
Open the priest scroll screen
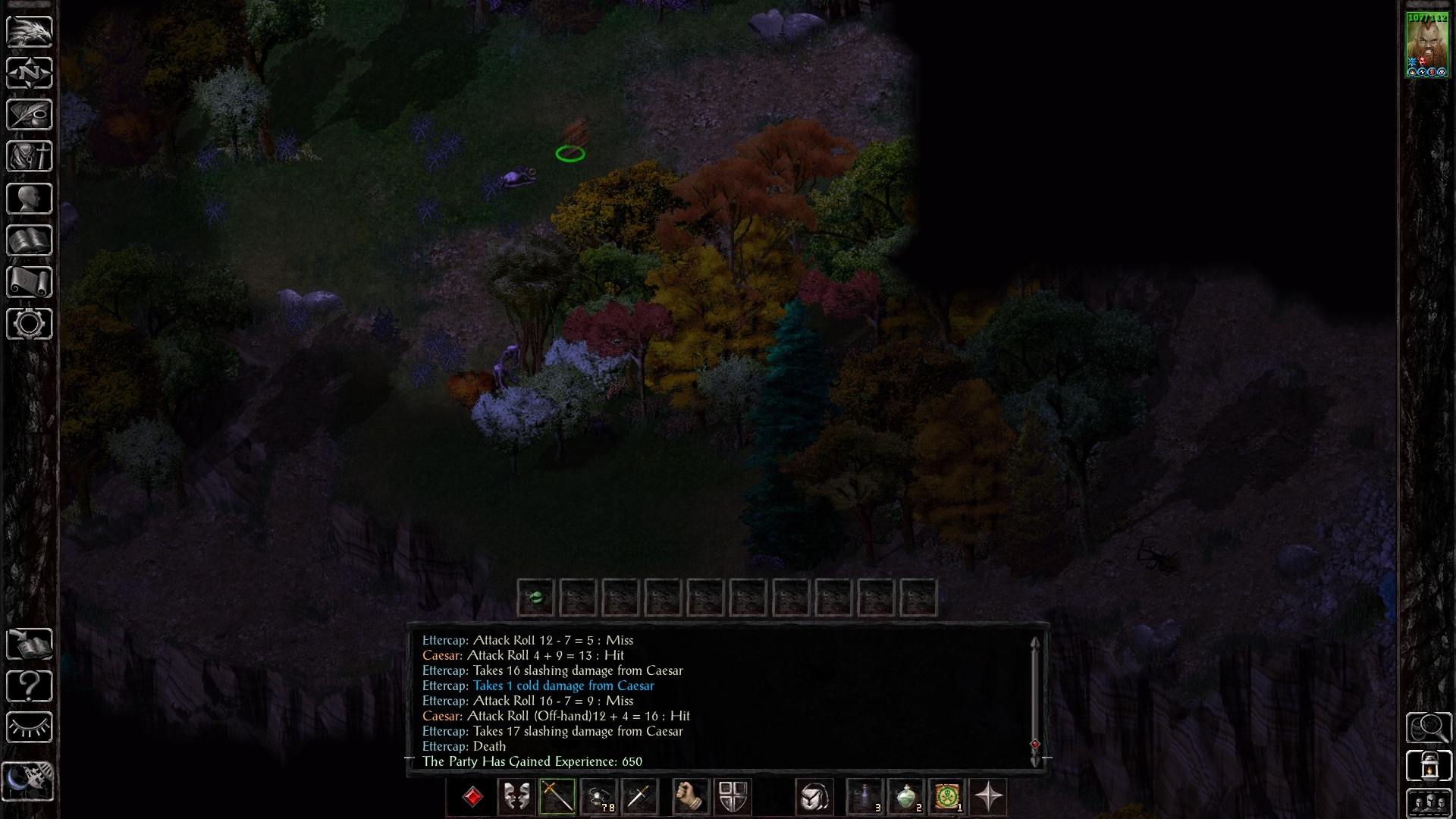point(30,282)
